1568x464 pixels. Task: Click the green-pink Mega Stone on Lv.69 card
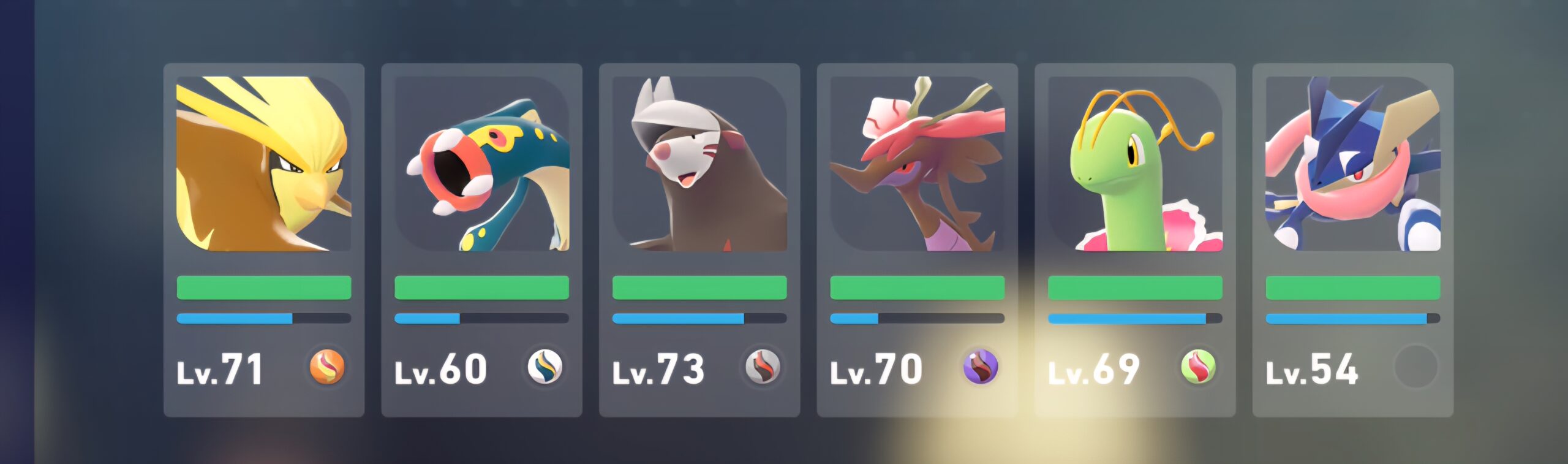[1198, 367]
